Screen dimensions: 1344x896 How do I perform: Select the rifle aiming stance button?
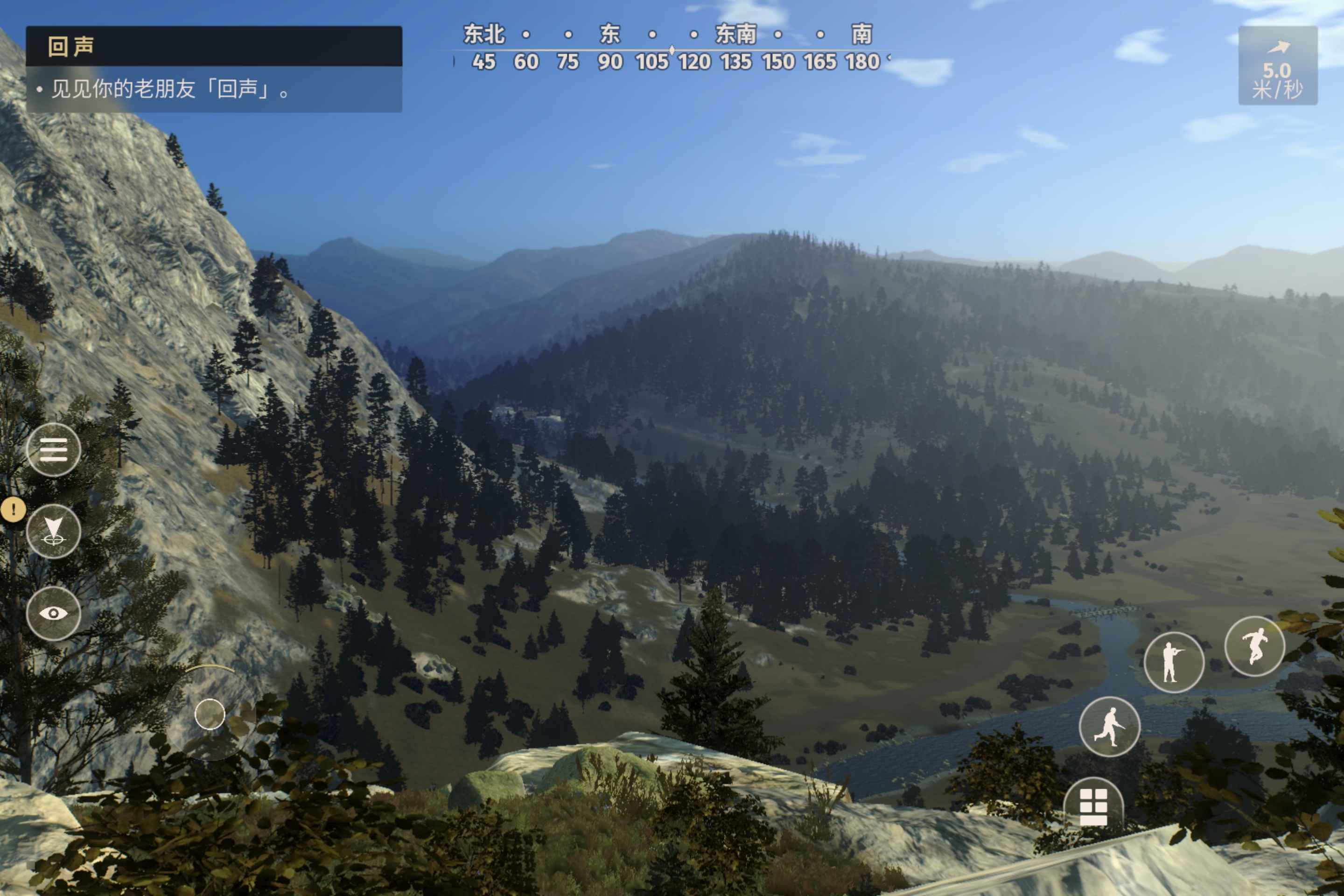pos(1174,662)
